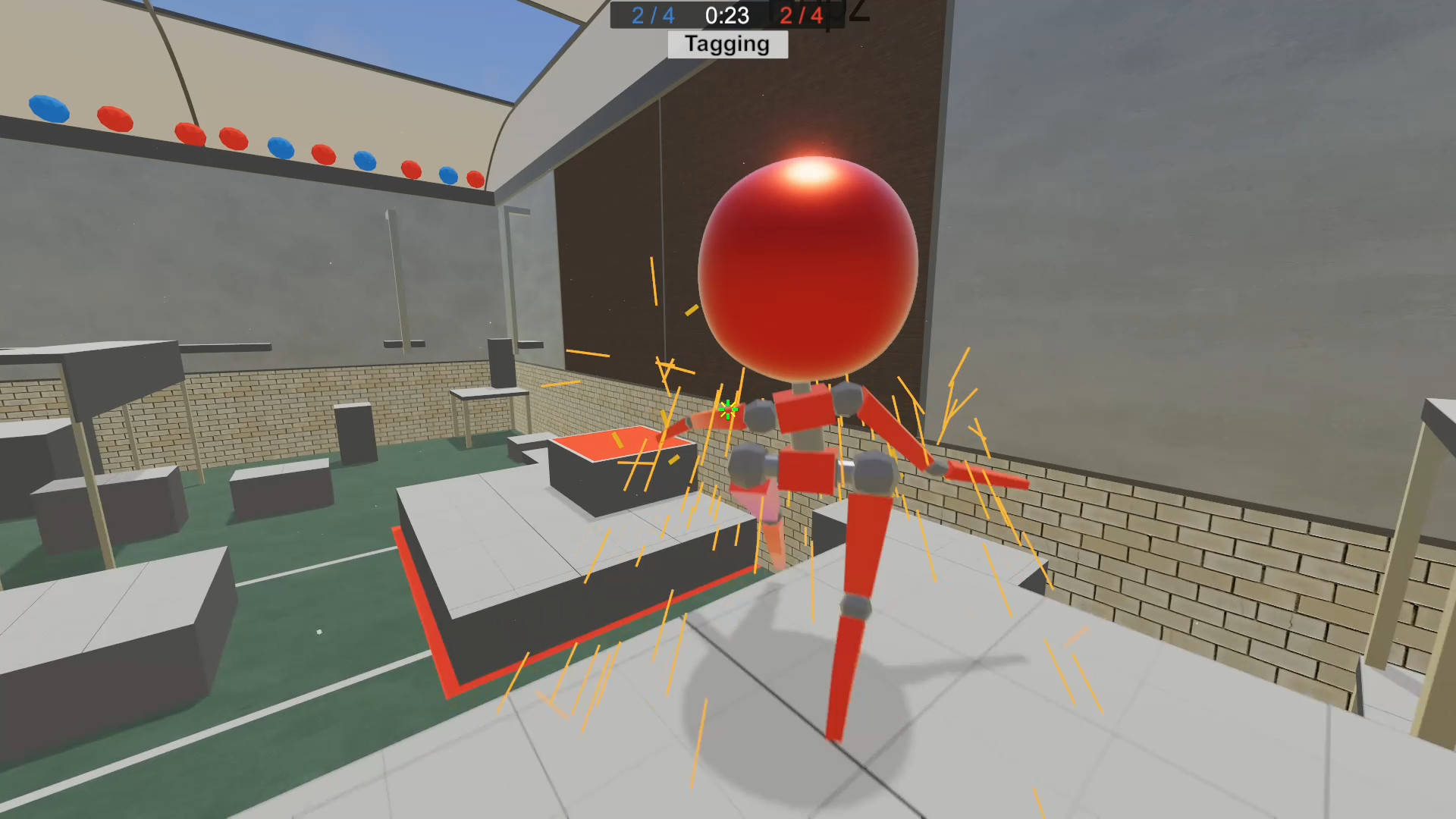Click the Tagging mode banner
The width and height of the screenshot is (1456, 819).
coord(726,44)
